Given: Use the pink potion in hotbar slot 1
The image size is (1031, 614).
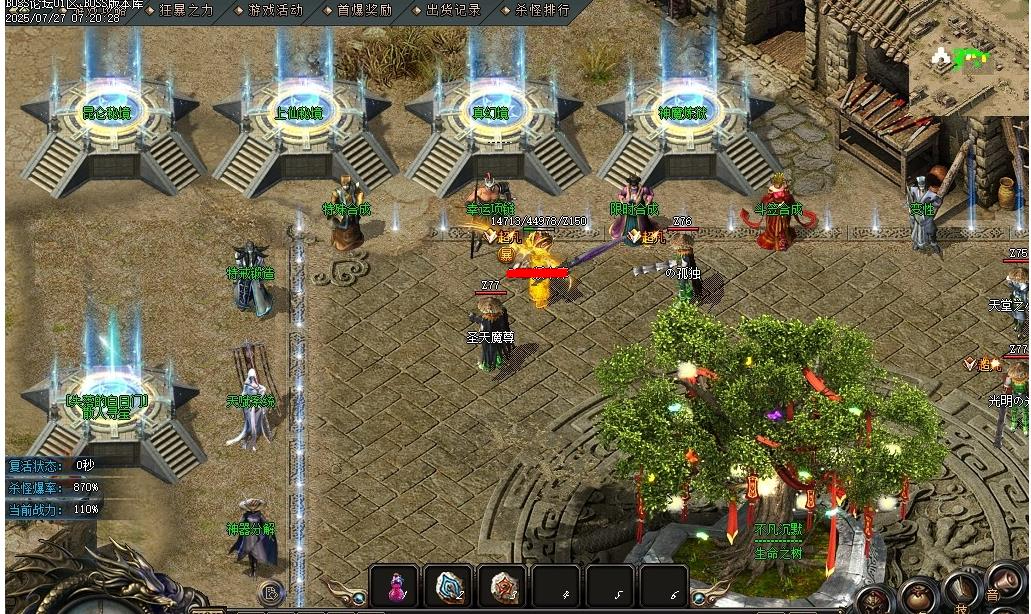Looking at the screenshot, I should pos(394,587).
